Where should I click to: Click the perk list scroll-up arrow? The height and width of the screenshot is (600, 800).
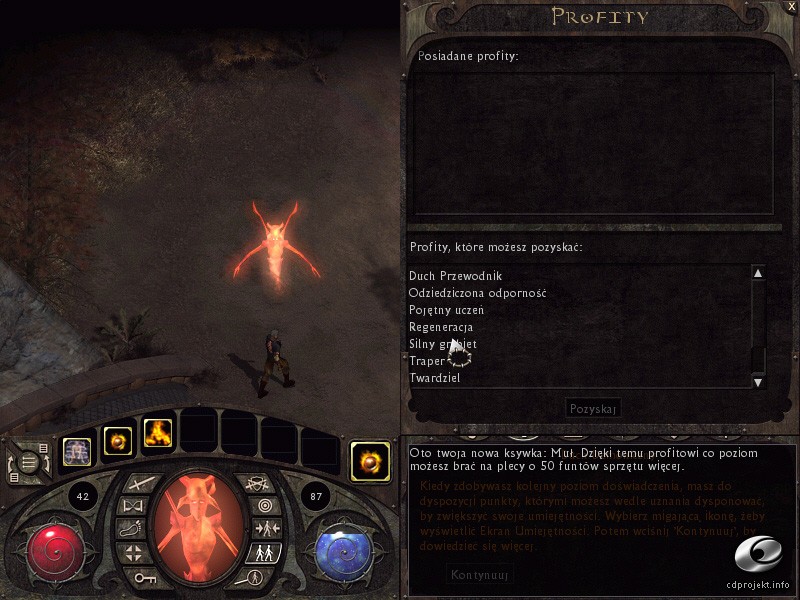pos(758,273)
